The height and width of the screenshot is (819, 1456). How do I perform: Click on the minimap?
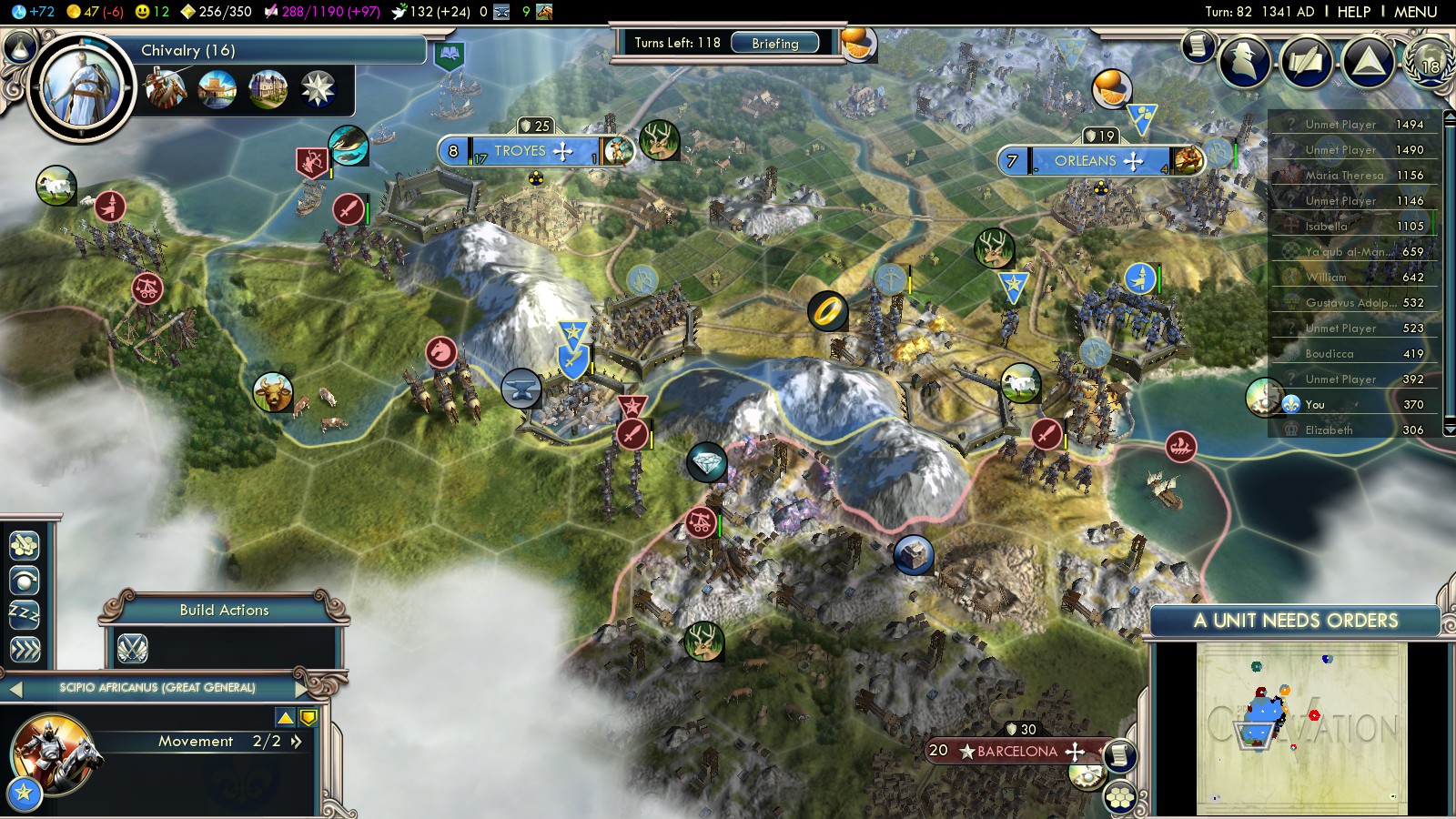[1301, 728]
